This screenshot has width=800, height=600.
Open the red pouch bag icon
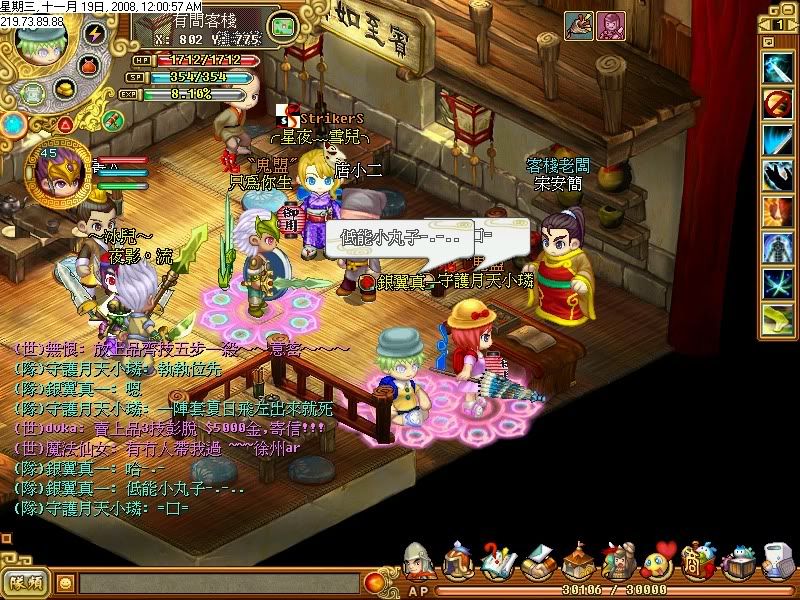point(87,64)
